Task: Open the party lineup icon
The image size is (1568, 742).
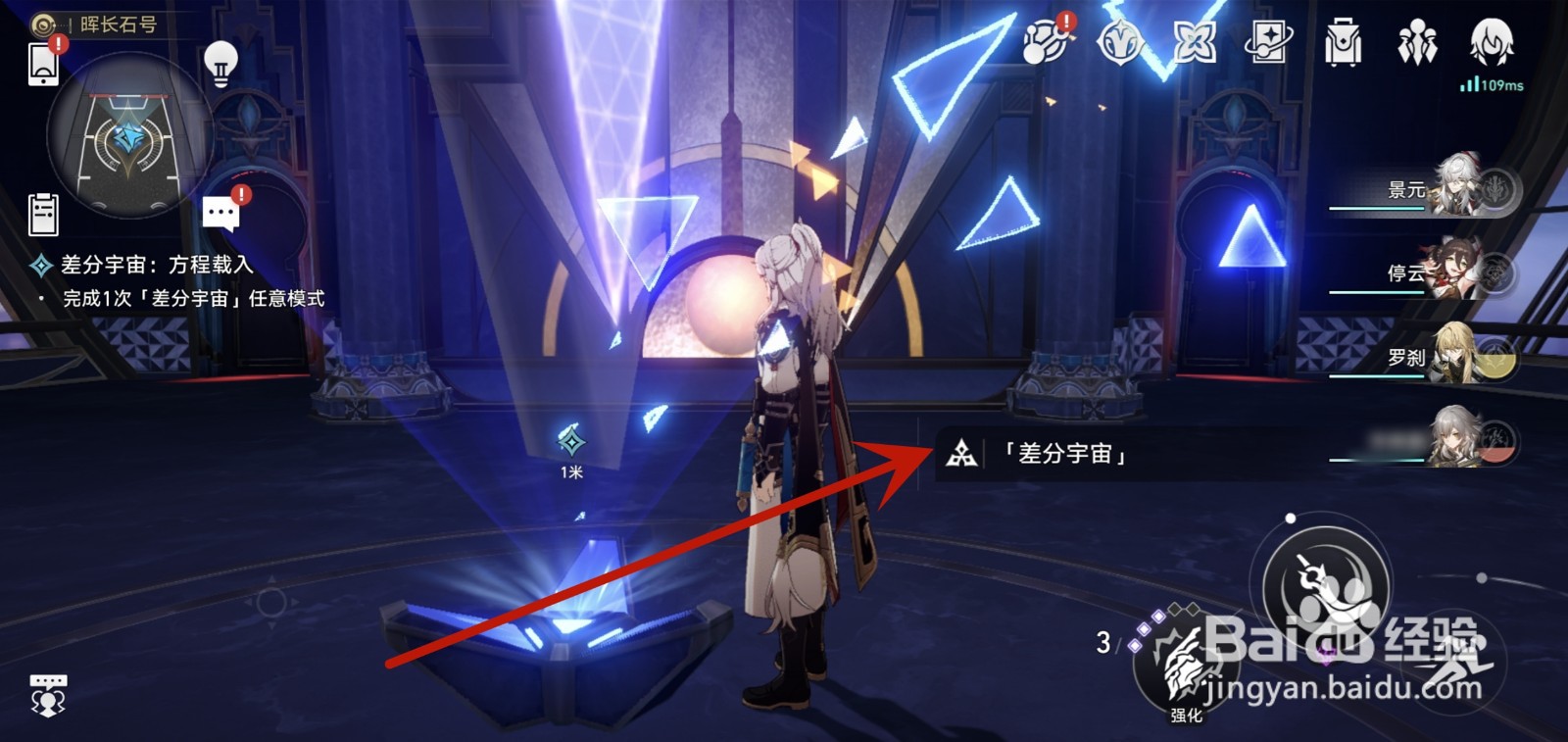Action: 1419,41
